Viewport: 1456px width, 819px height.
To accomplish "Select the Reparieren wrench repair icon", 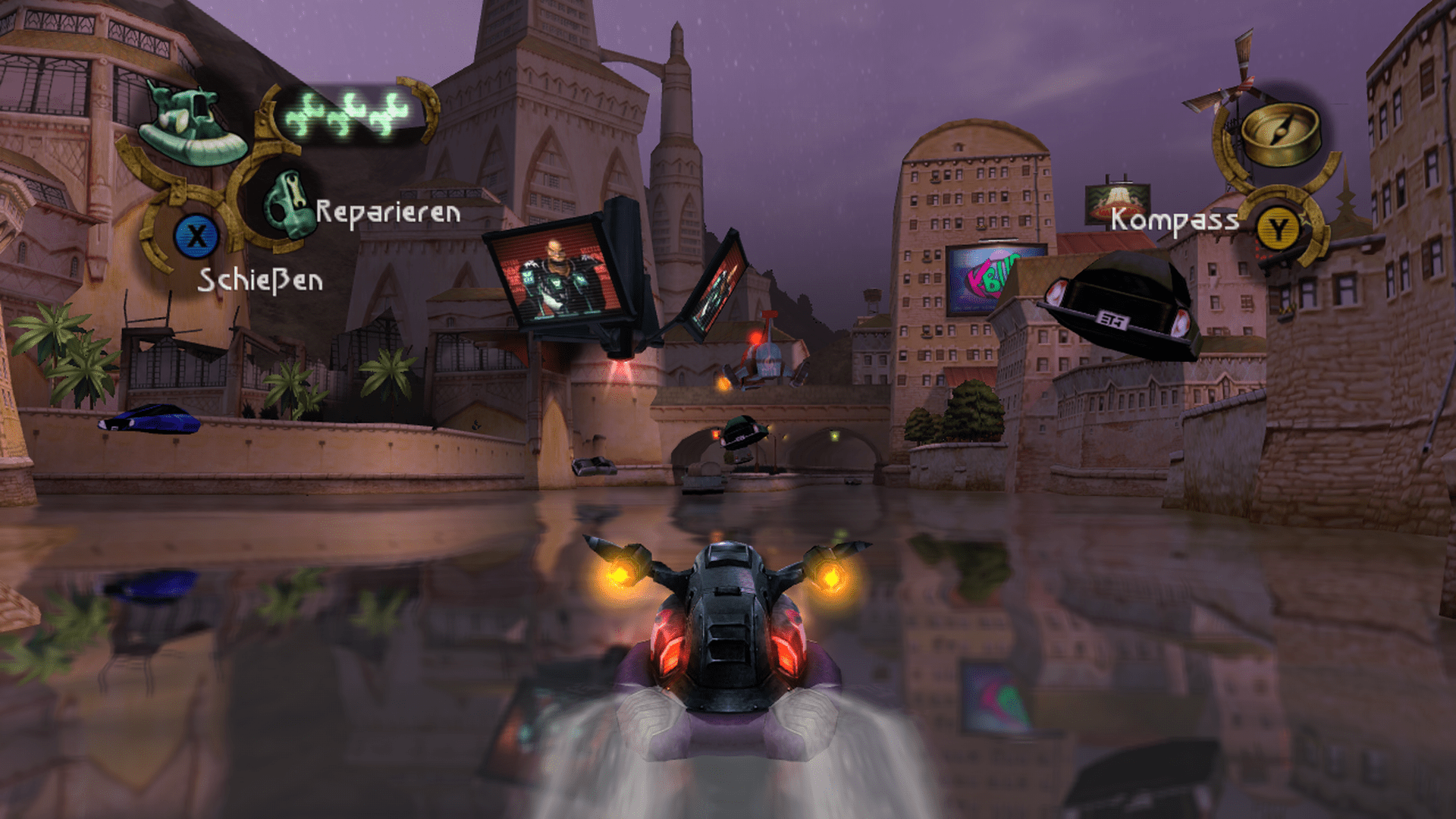I will (x=287, y=204).
